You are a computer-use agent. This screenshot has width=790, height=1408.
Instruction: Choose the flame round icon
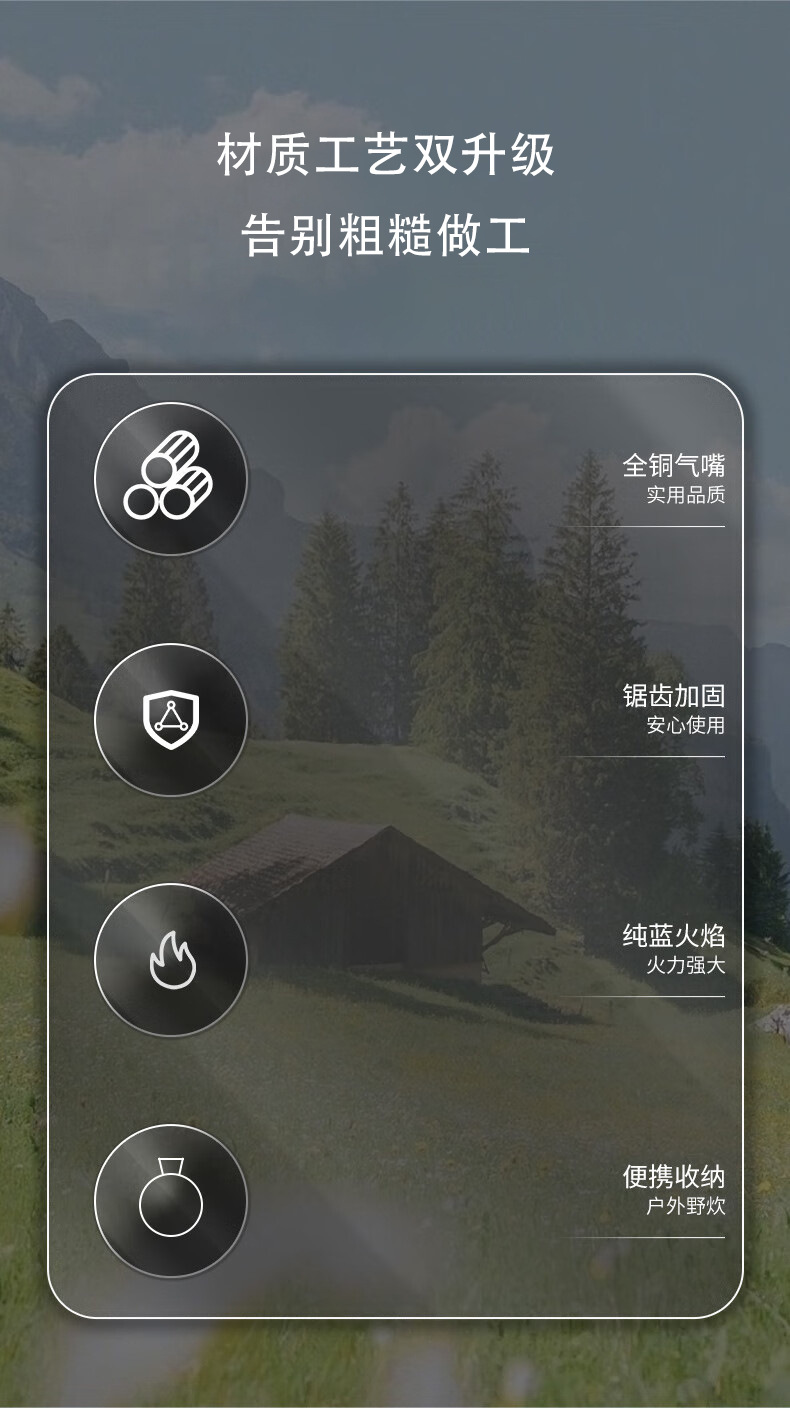pyautogui.click(x=170, y=960)
